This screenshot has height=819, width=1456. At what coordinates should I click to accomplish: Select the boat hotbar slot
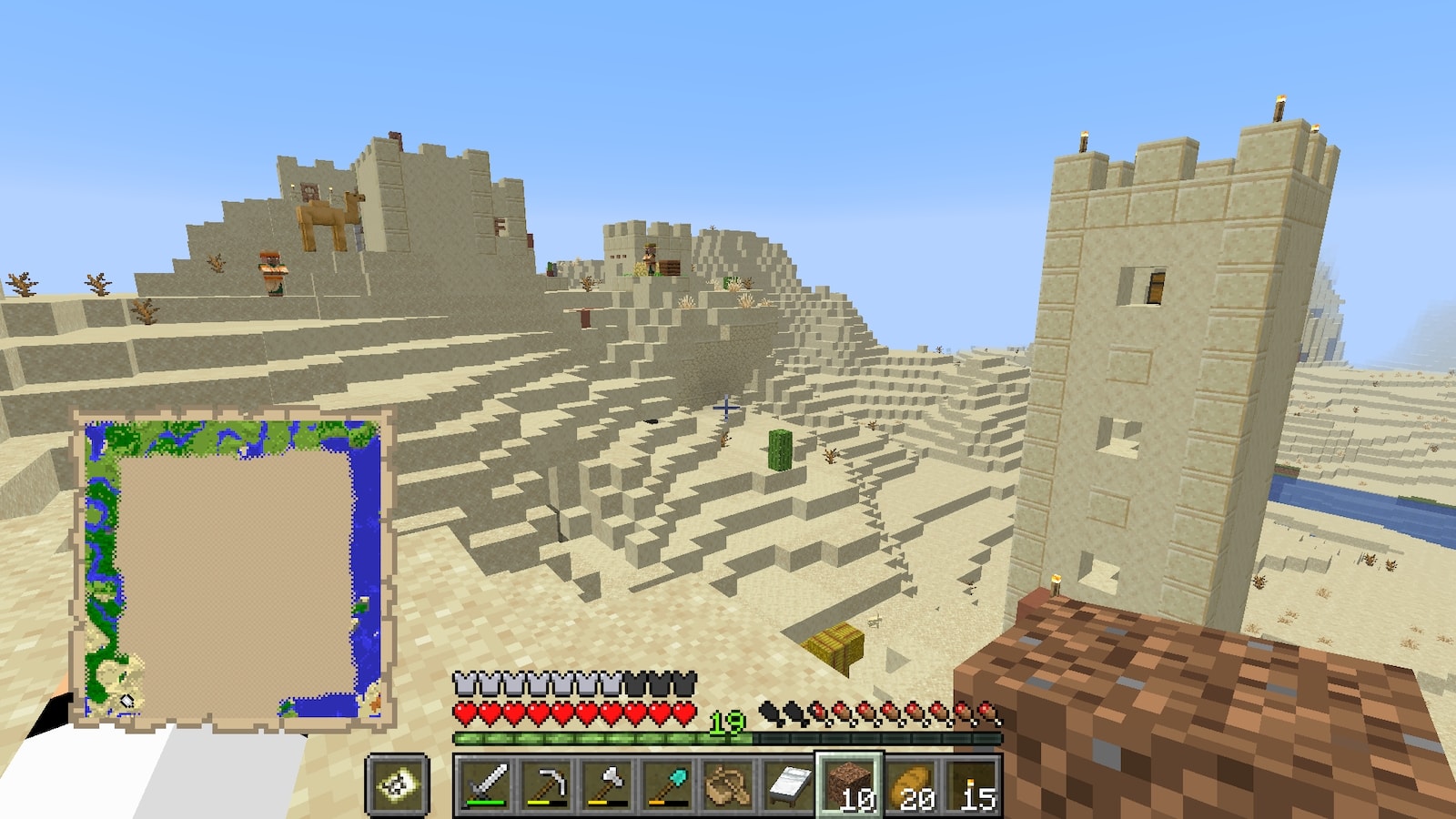(728, 784)
